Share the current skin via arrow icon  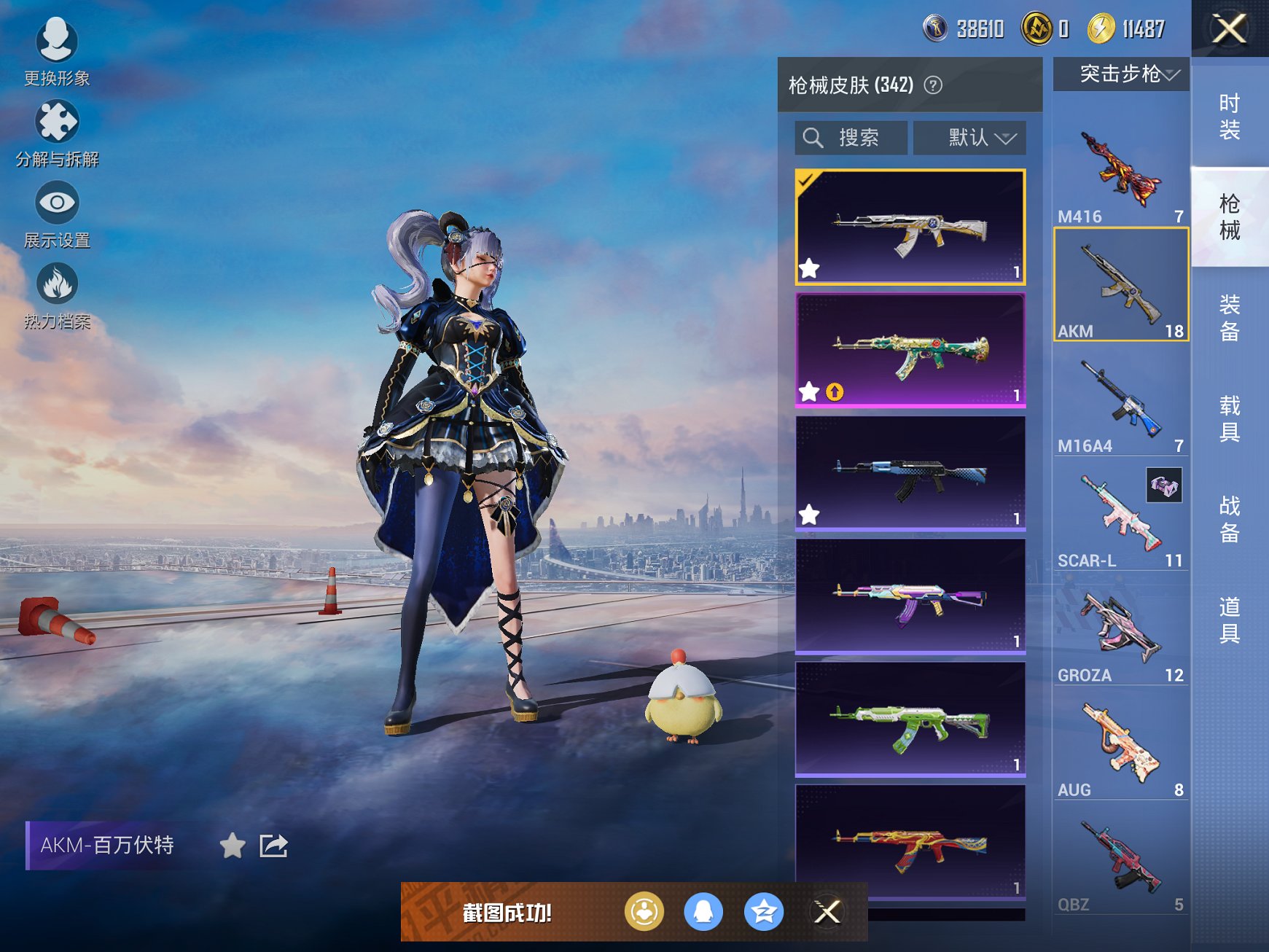click(x=274, y=846)
